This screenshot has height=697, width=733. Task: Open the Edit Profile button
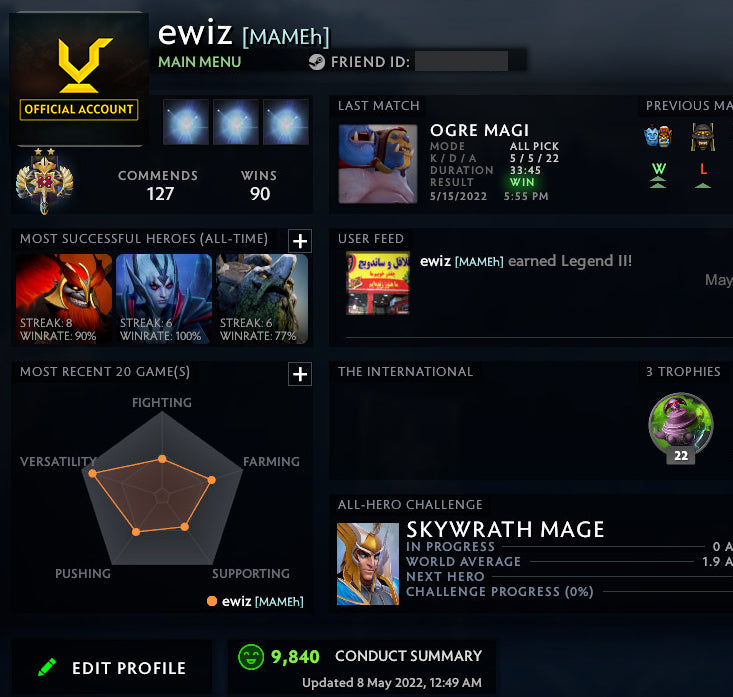click(x=112, y=668)
